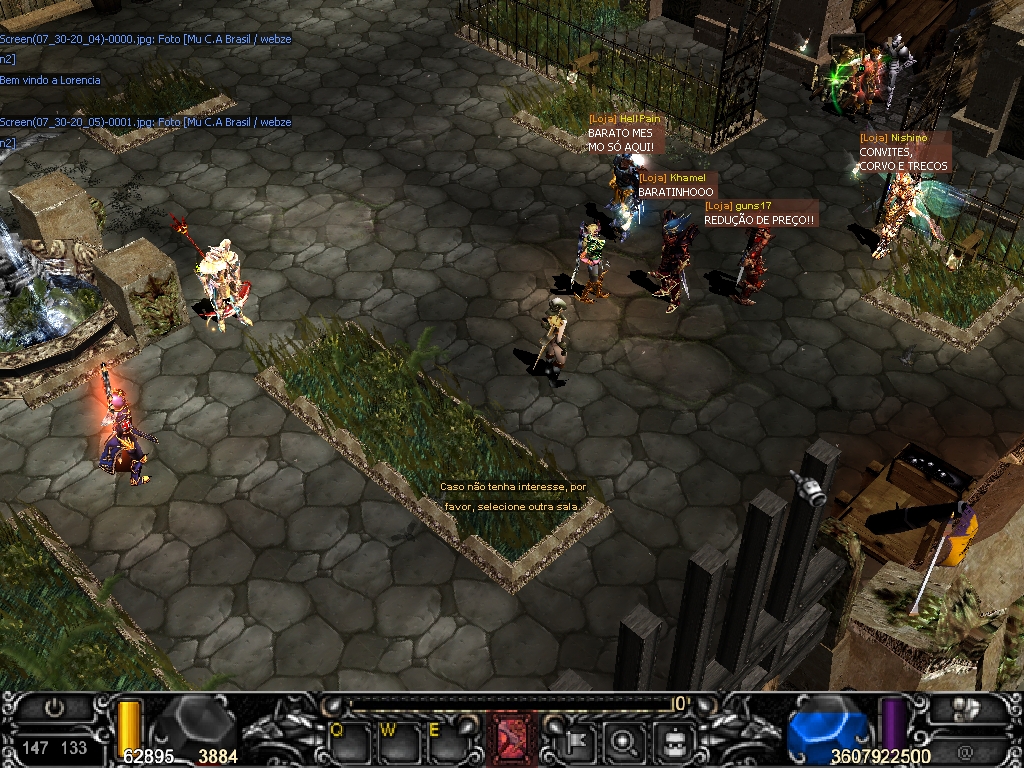
Task: Open the @ button on the HUD
Action: click(966, 748)
